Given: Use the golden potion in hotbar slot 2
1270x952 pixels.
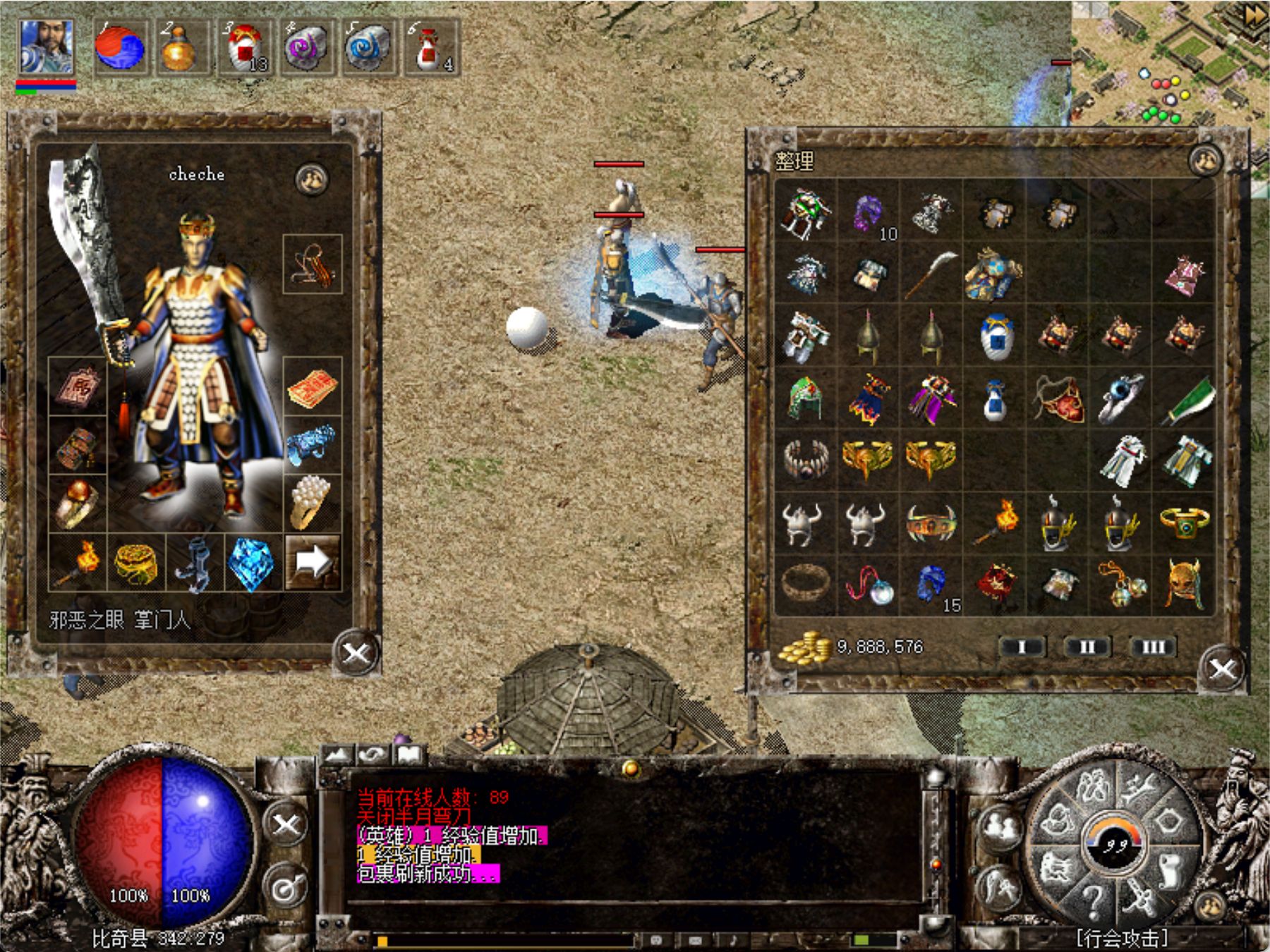Looking at the screenshot, I should coord(179,48).
